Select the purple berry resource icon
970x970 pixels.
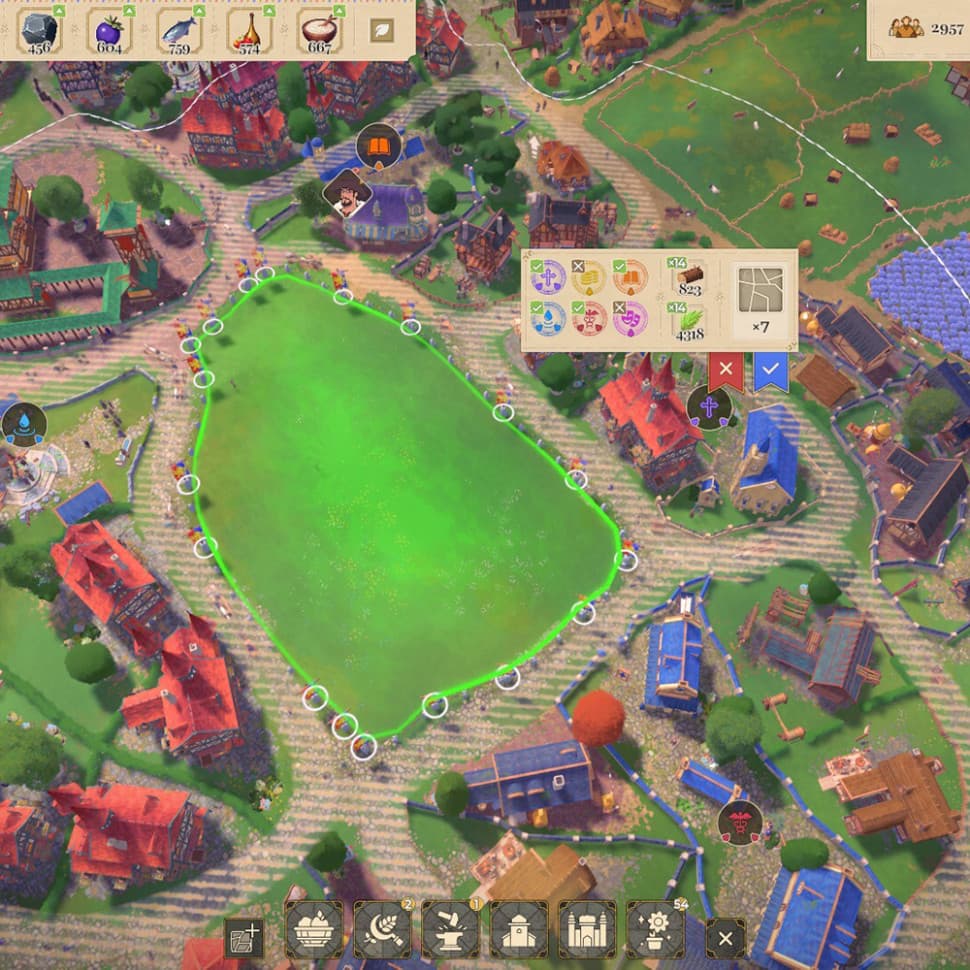[110, 32]
